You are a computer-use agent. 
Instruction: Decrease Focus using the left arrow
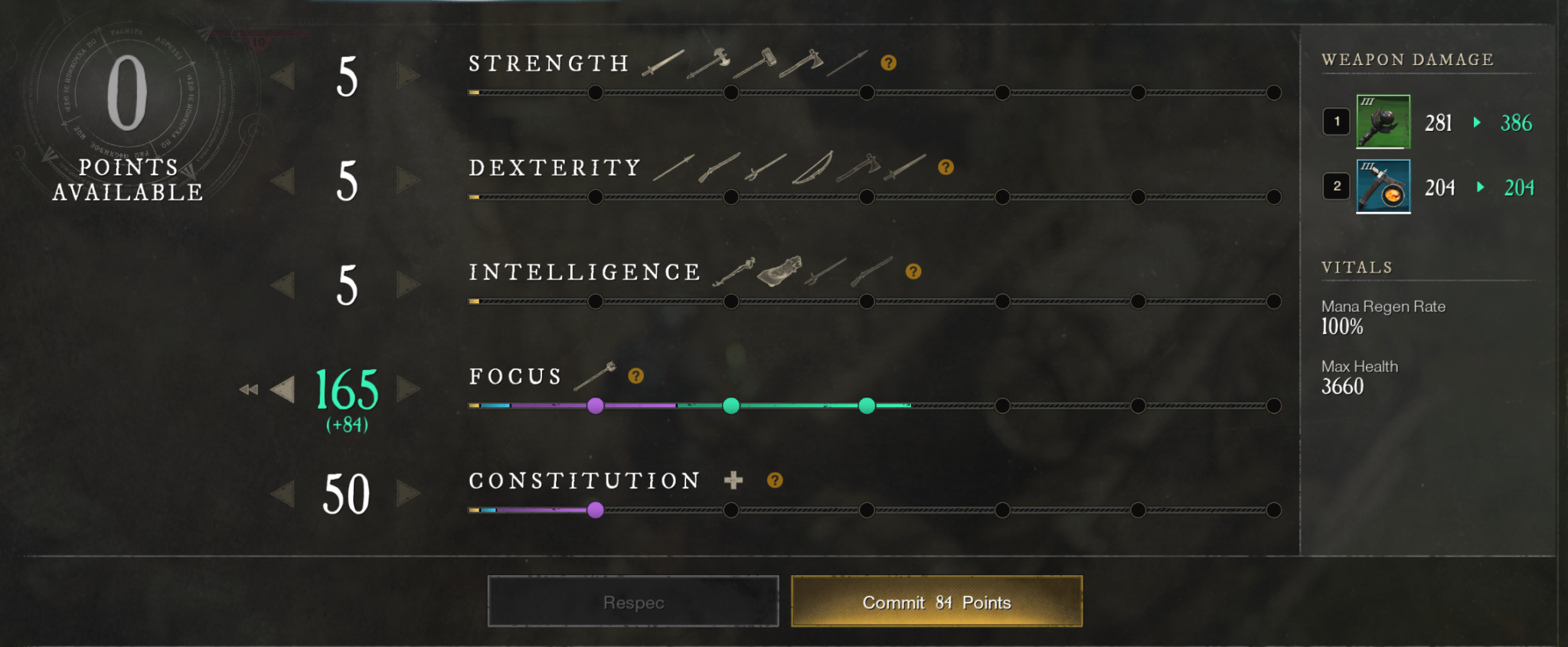(283, 390)
